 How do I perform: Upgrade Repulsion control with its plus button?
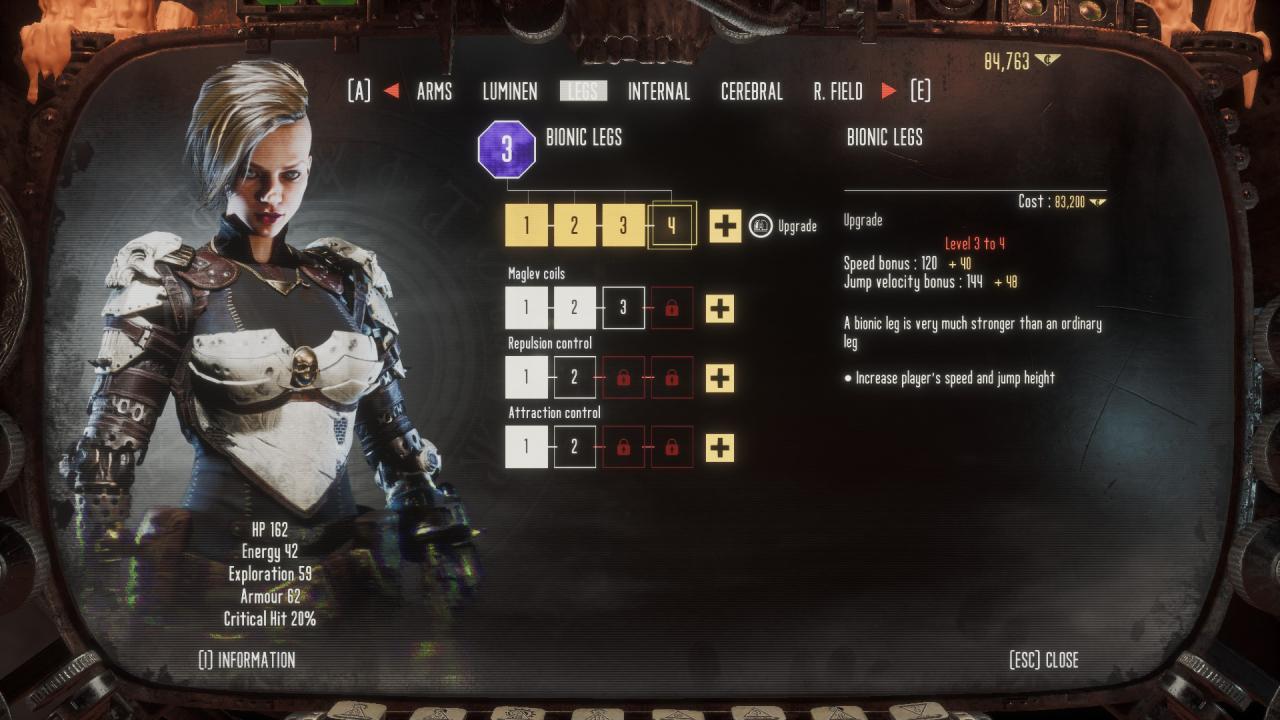tap(720, 378)
